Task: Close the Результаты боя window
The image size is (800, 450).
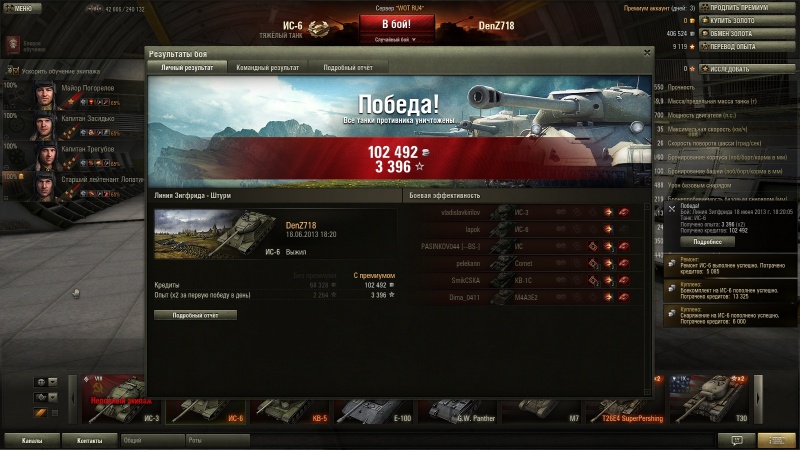Action: (647, 52)
